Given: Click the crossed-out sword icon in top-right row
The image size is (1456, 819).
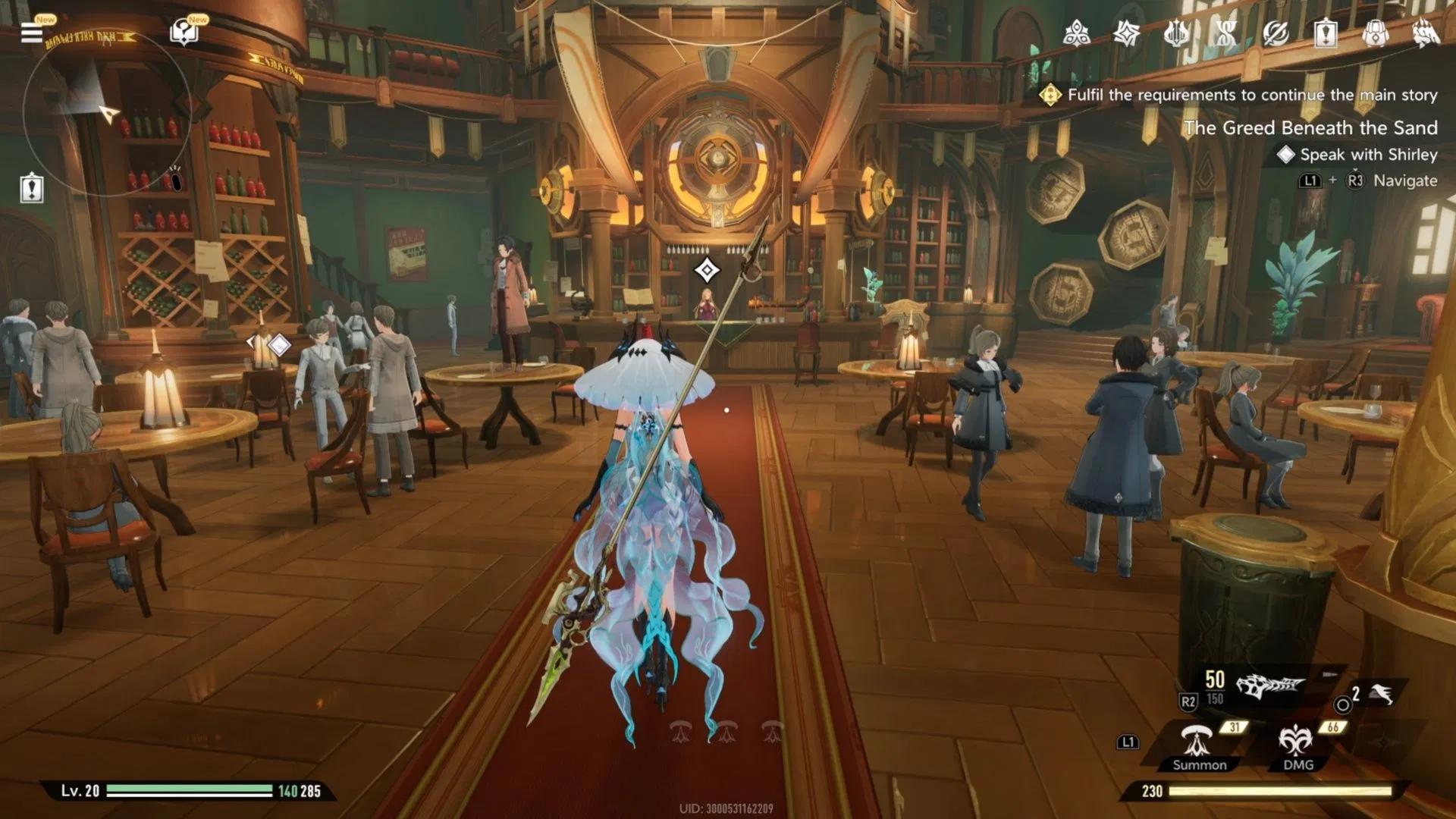Looking at the screenshot, I should point(1277,33).
